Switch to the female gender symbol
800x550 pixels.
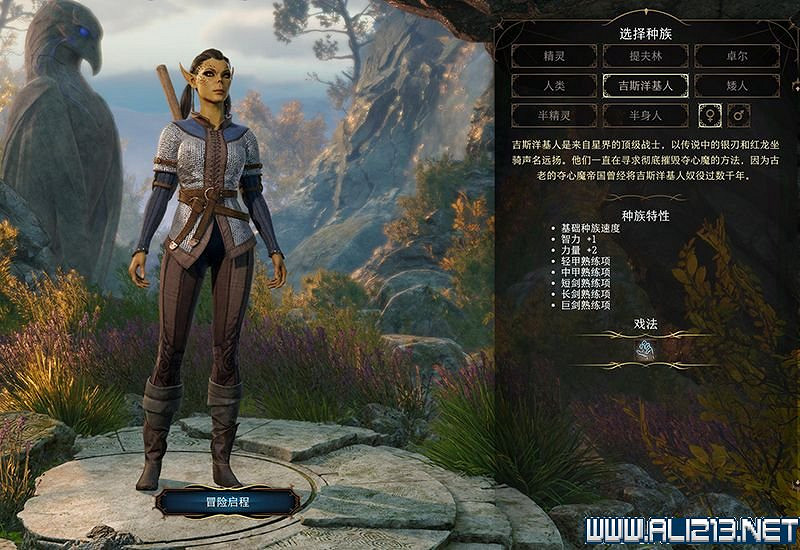click(710, 115)
